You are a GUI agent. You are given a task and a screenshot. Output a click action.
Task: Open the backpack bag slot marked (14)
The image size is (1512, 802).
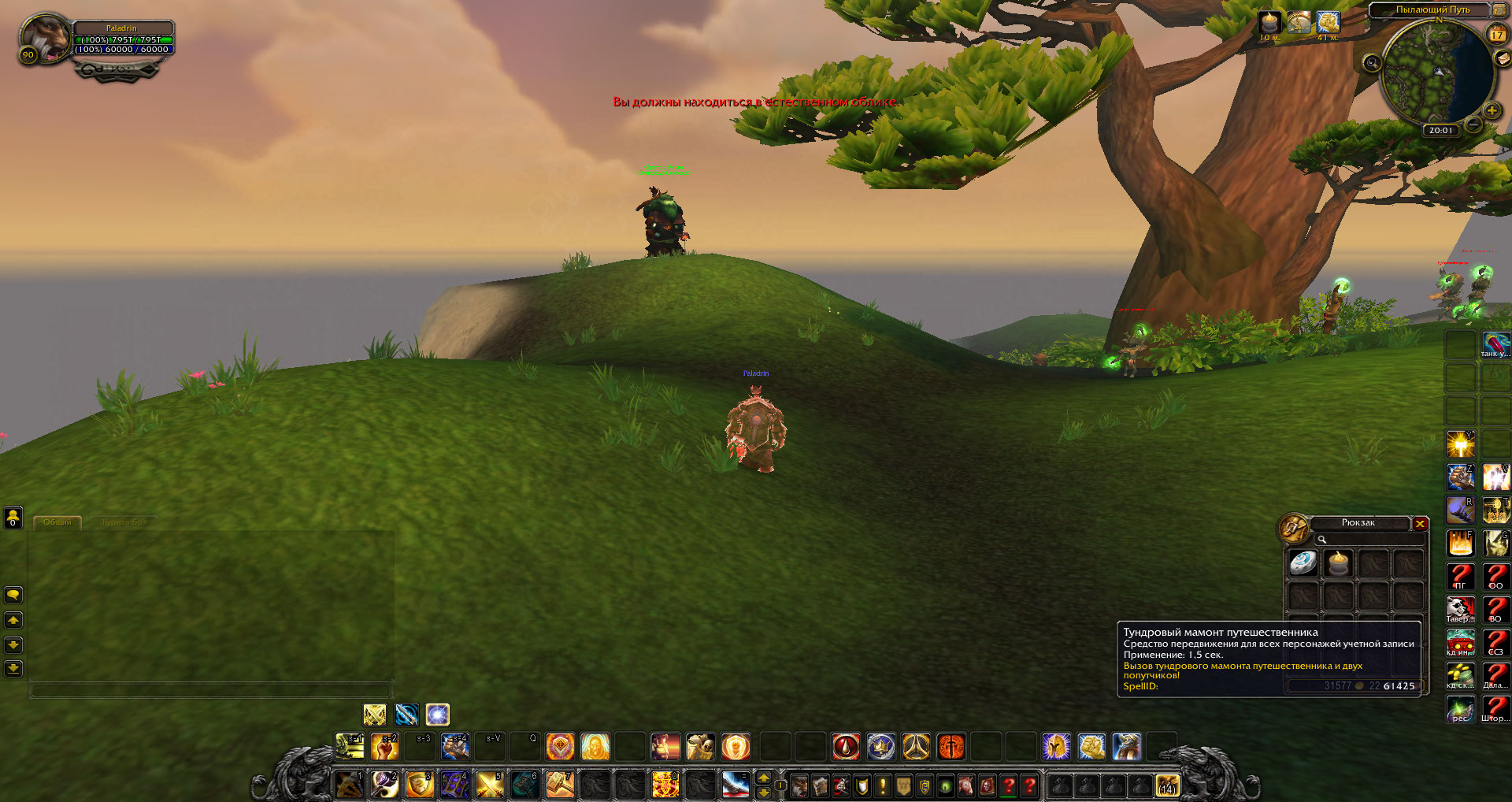[x=1167, y=785]
